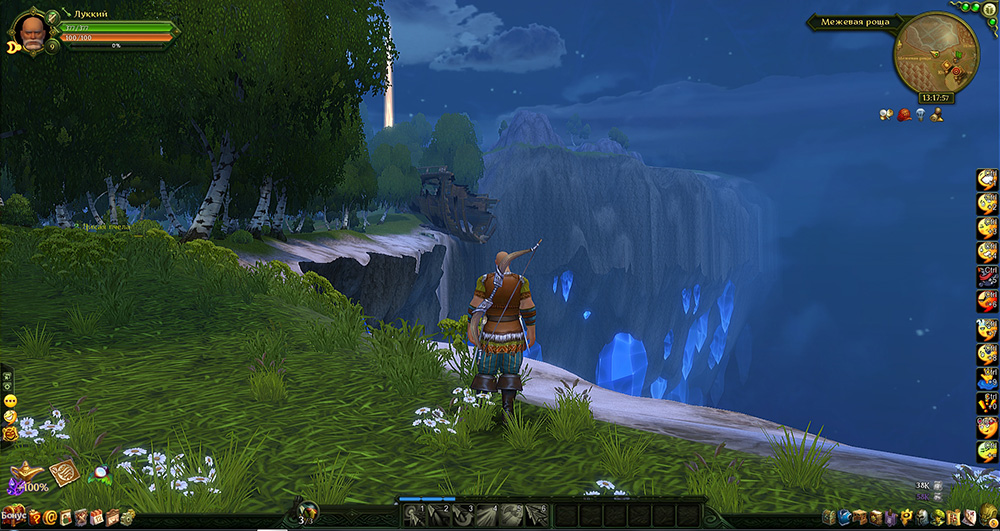Image resolution: width=1000 pixels, height=531 pixels.
Task: Activate the skill in hotbar slot 1
Action: click(x=416, y=515)
